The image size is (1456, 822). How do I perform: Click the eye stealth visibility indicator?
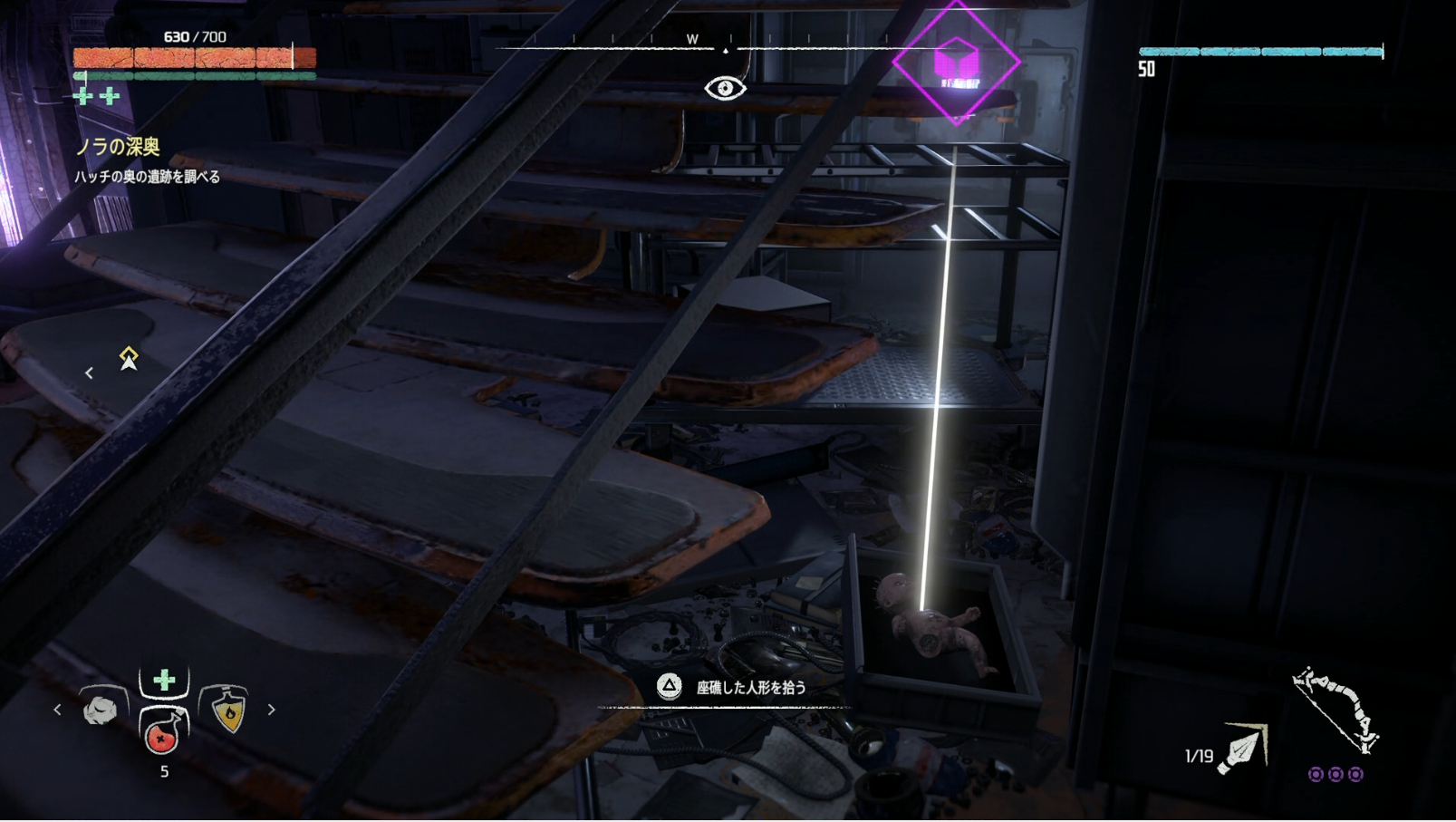click(x=725, y=88)
